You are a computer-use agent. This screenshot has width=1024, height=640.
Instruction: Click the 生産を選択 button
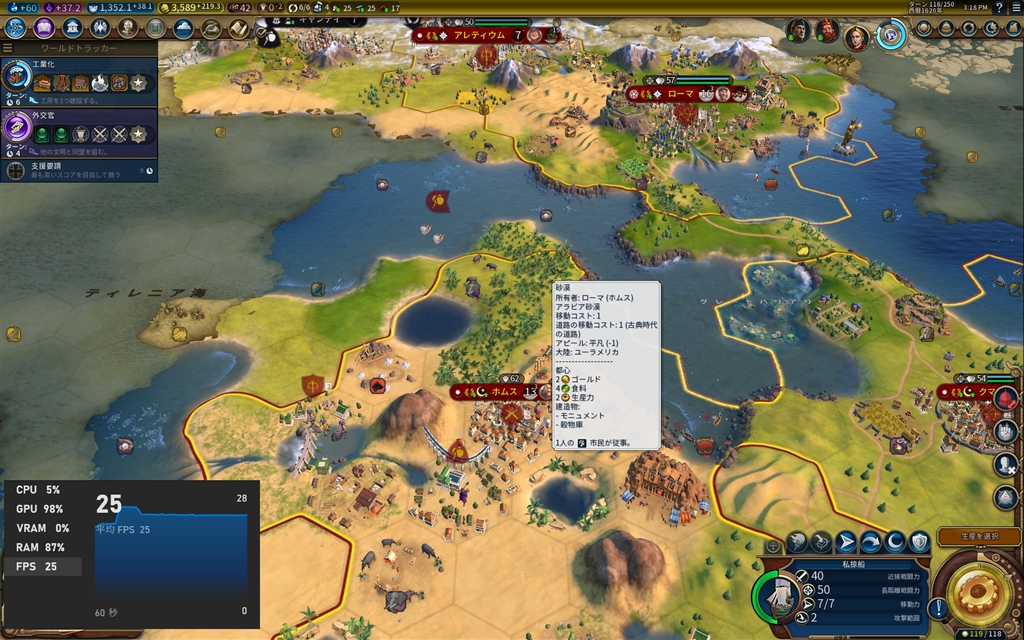click(x=978, y=537)
